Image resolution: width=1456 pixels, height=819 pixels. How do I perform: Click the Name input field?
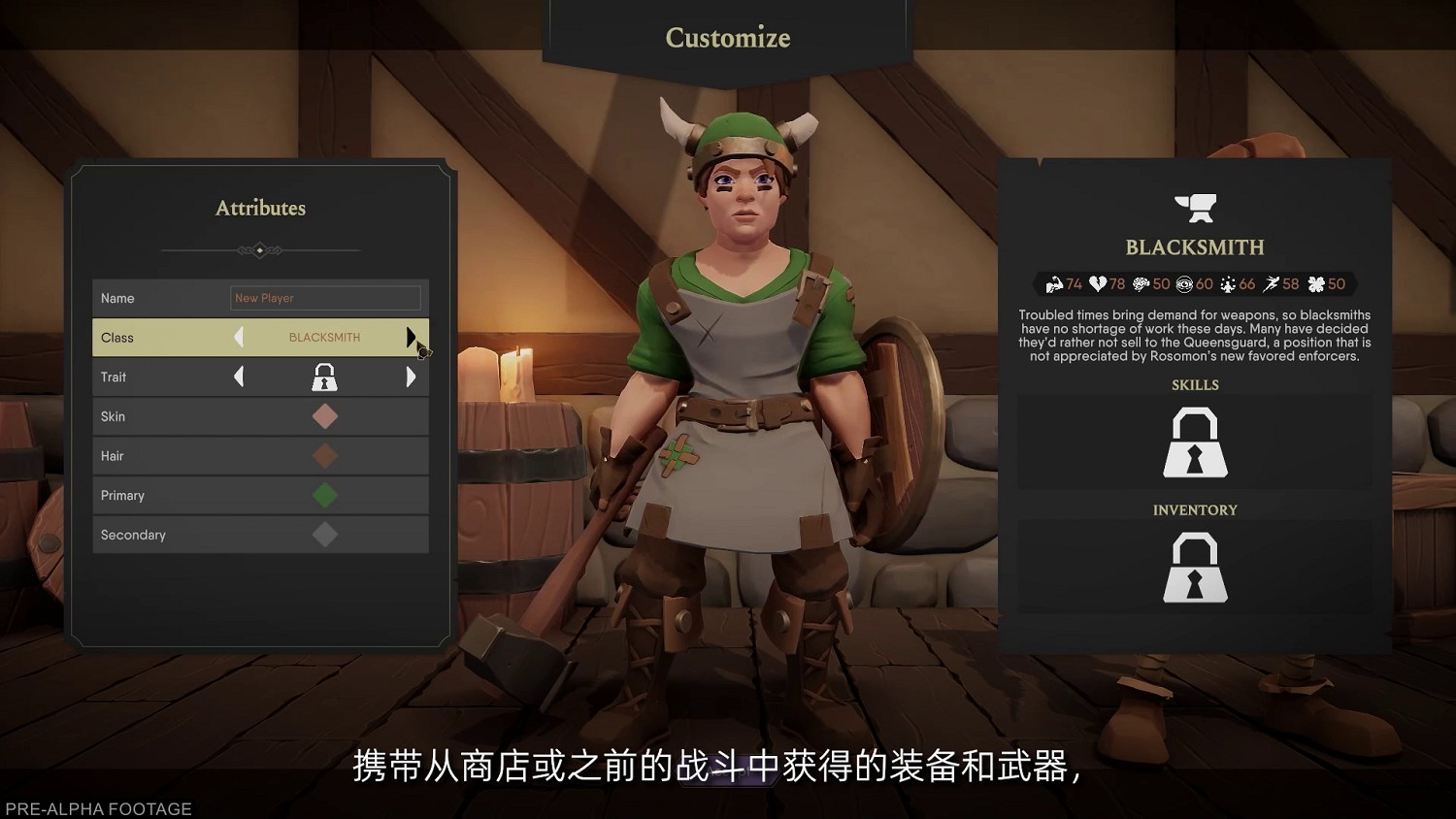pyautogui.click(x=325, y=298)
